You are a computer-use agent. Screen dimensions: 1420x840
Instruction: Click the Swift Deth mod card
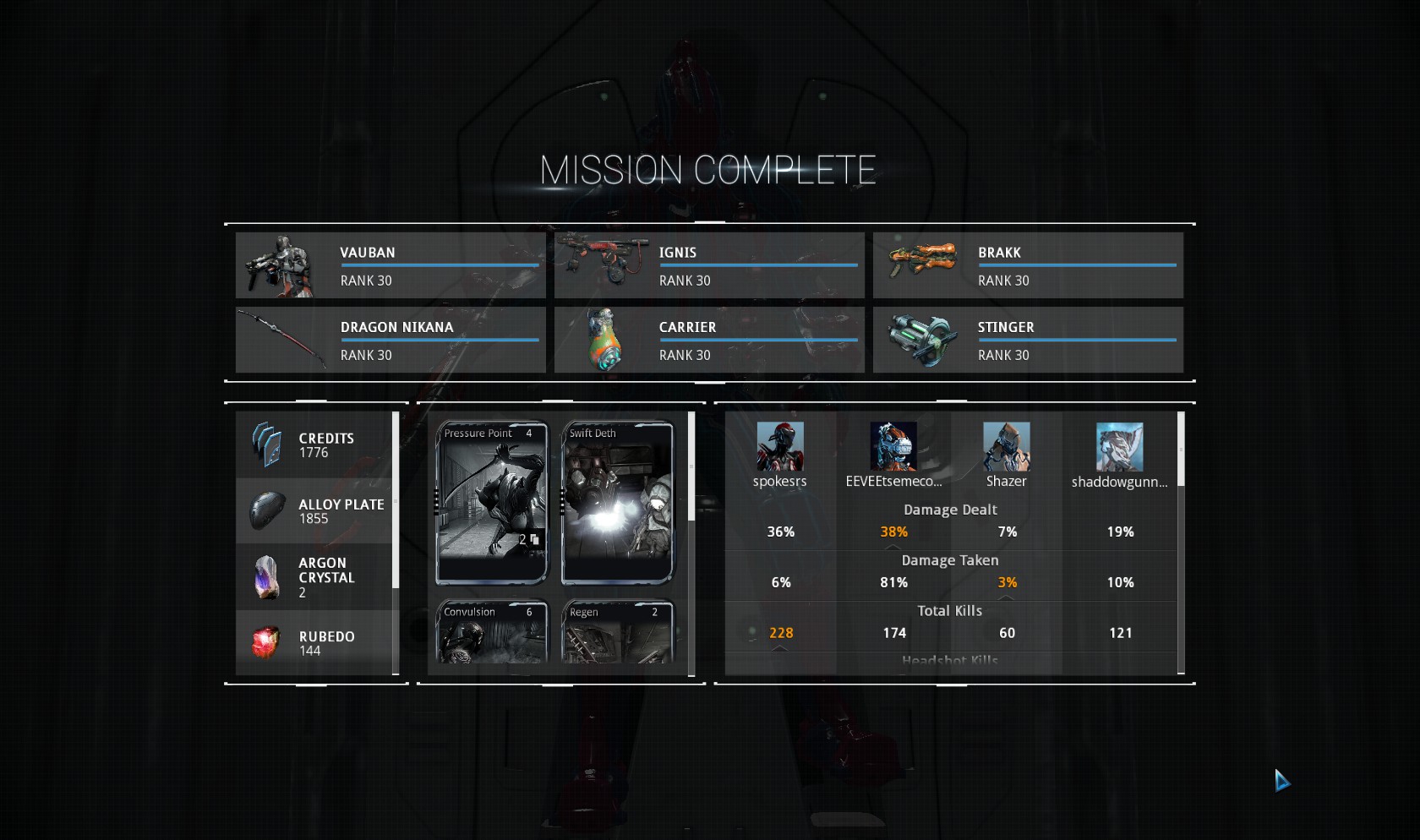[x=618, y=503]
